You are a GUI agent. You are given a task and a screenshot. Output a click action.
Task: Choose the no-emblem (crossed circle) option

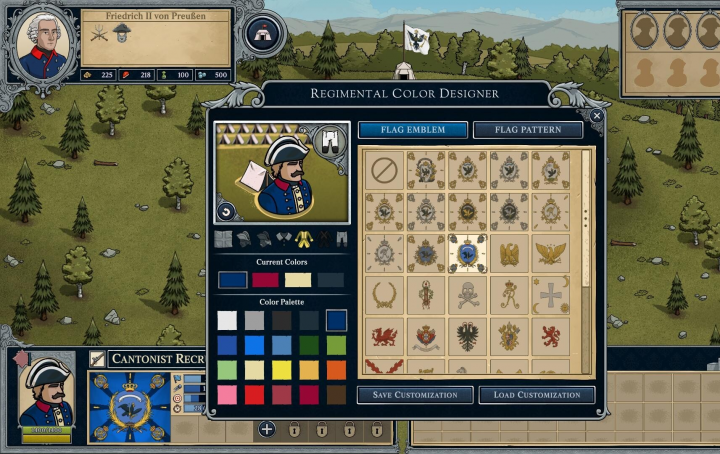pos(384,169)
